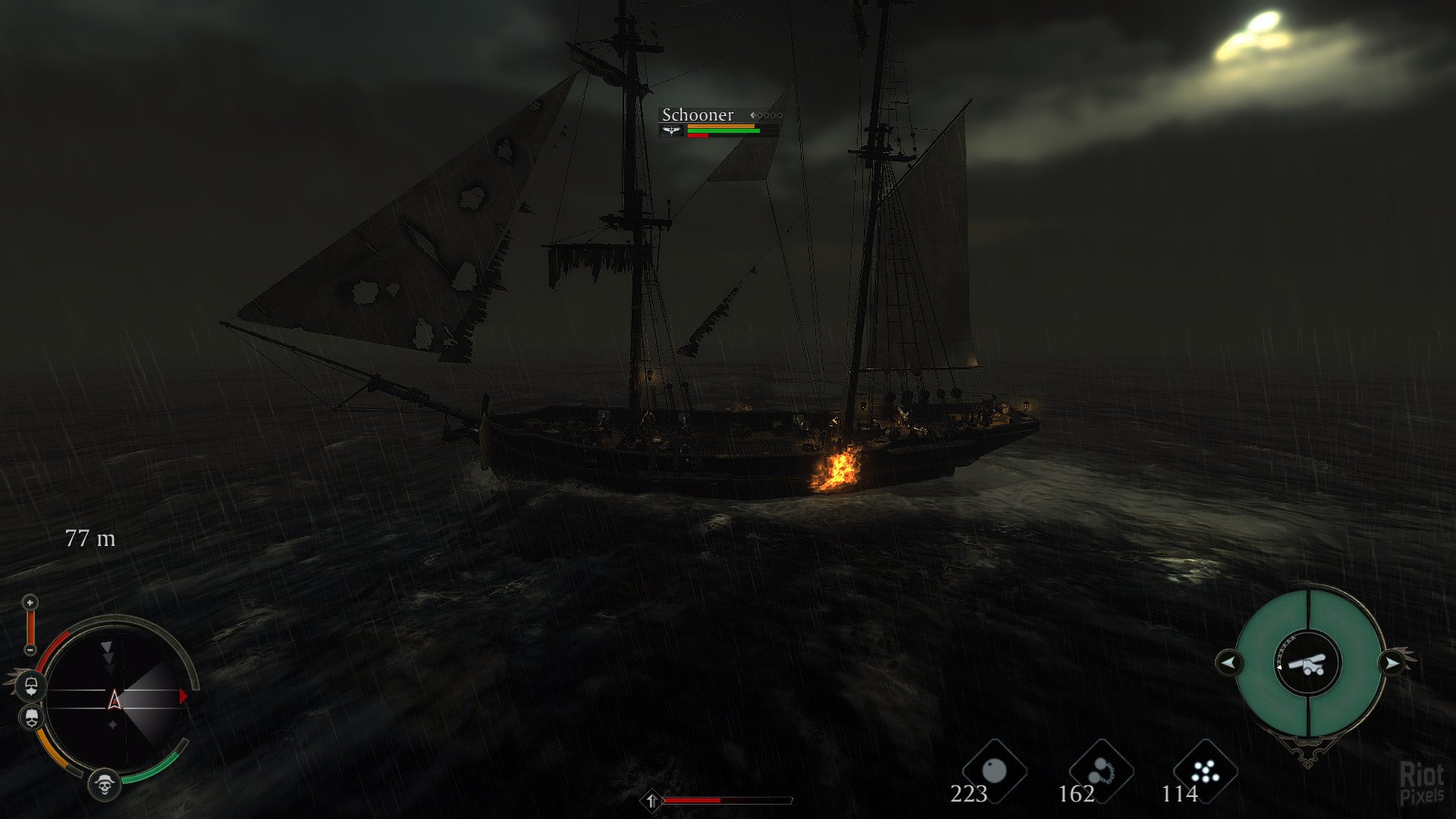Select the Schooner target nameplate
This screenshot has width=1456, height=819.
[x=698, y=115]
